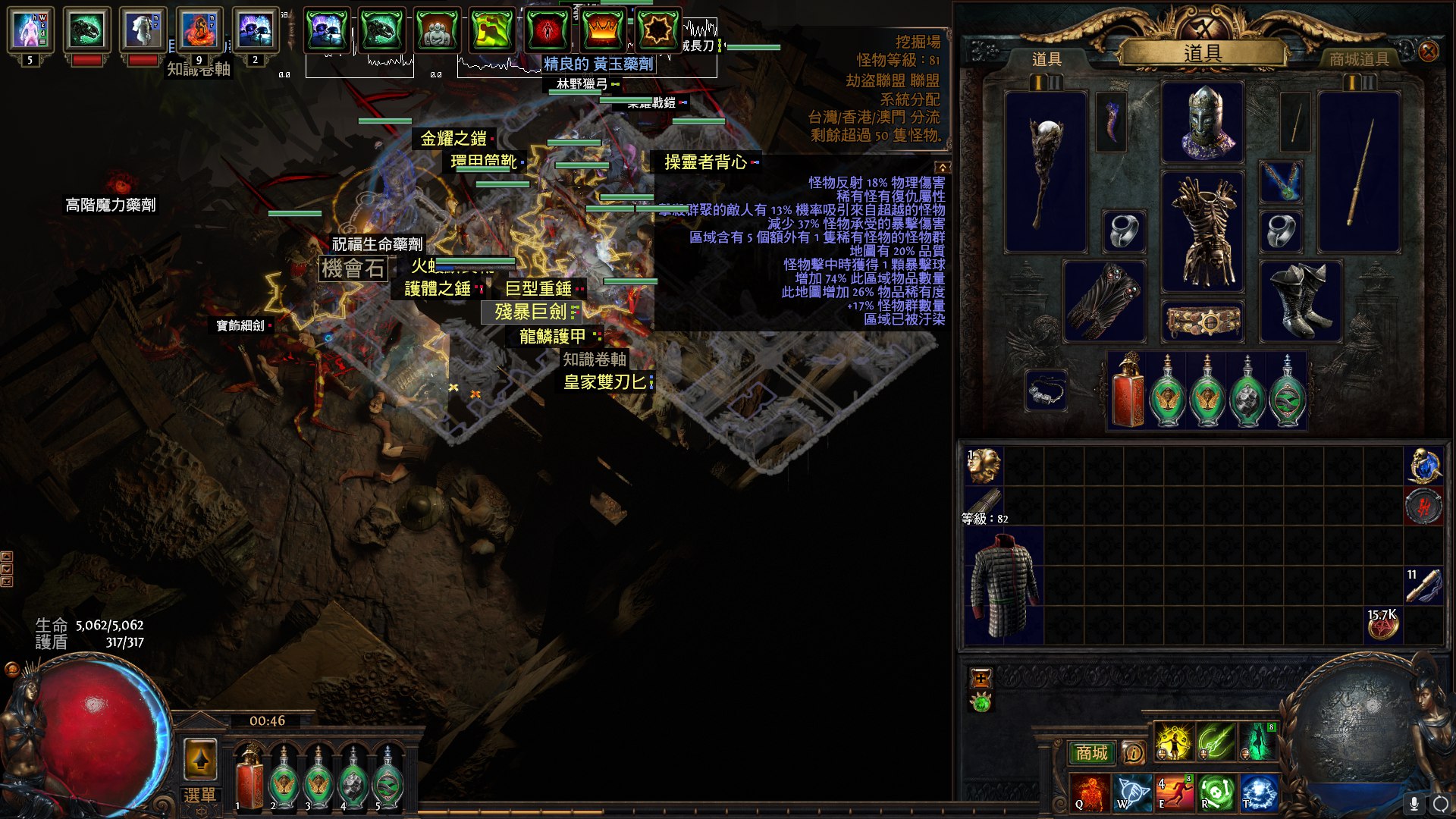This screenshot has height=819, width=1456.
Task: Select the equipped boots slot
Action: (x=1300, y=301)
